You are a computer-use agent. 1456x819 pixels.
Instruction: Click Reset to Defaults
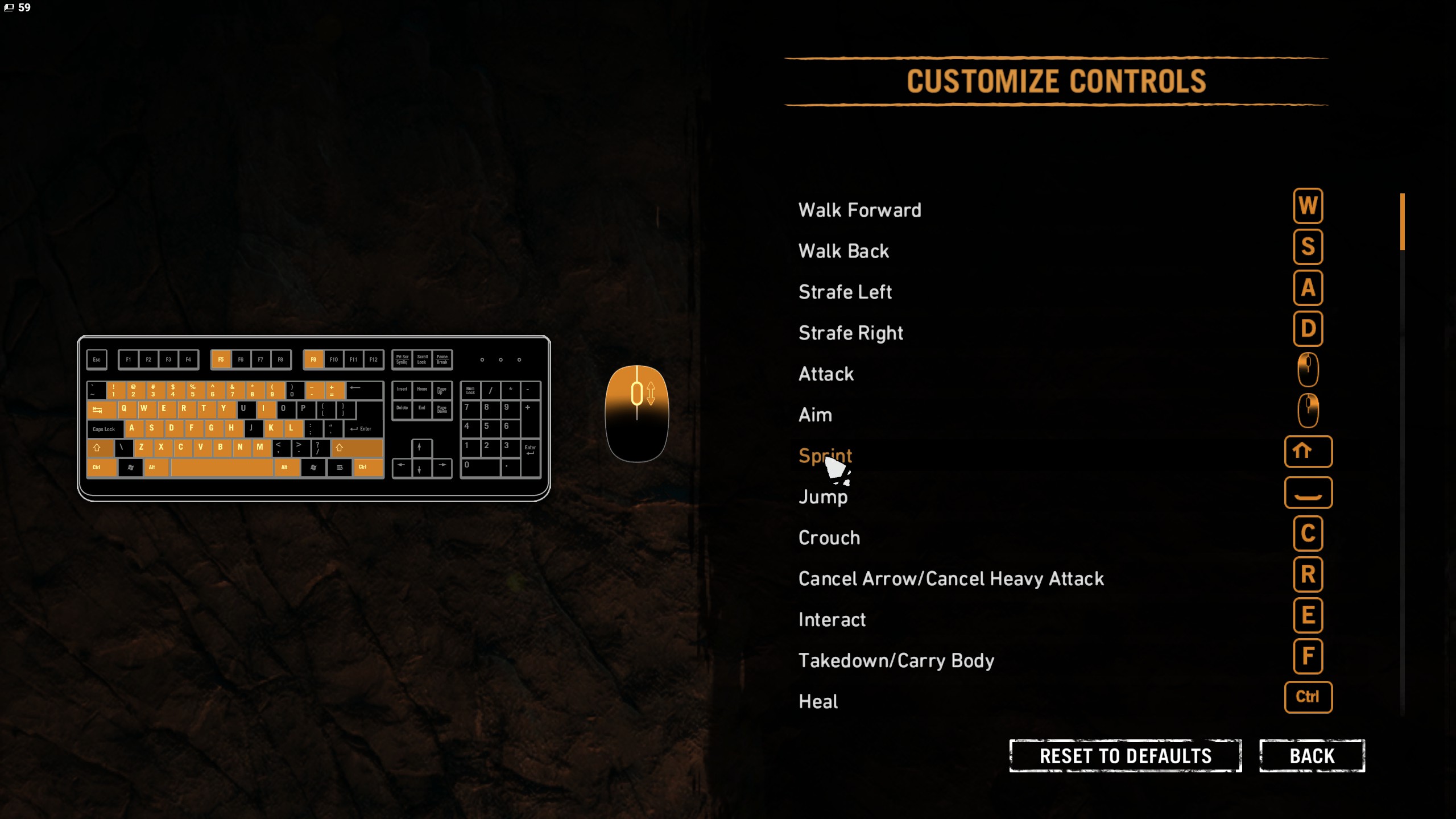(x=1125, y=756)
